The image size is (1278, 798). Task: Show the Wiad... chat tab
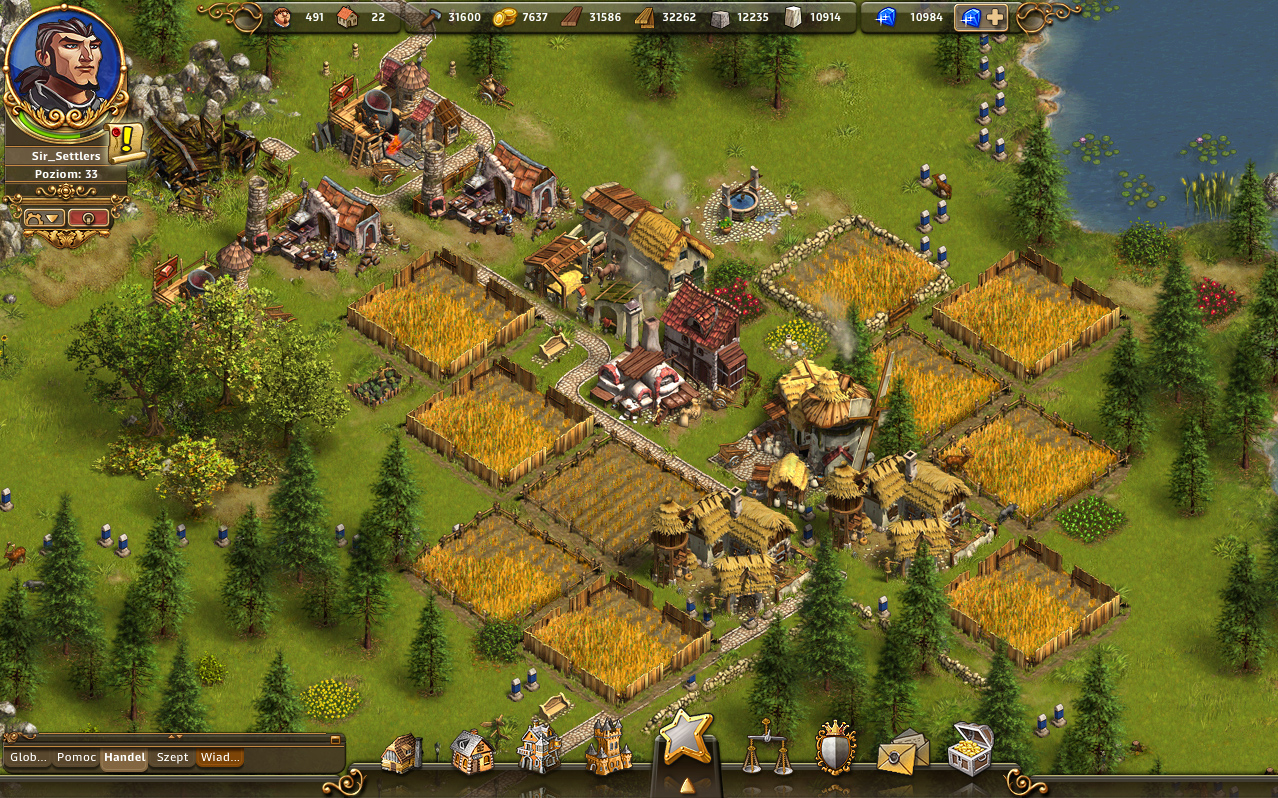(x=220, y=758)
